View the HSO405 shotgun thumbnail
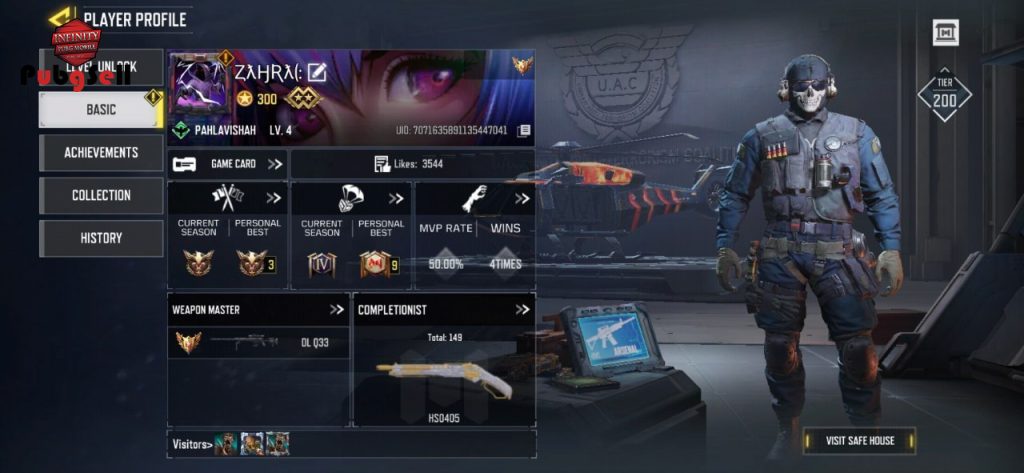The image size is (1024, 473). (444, 377)
